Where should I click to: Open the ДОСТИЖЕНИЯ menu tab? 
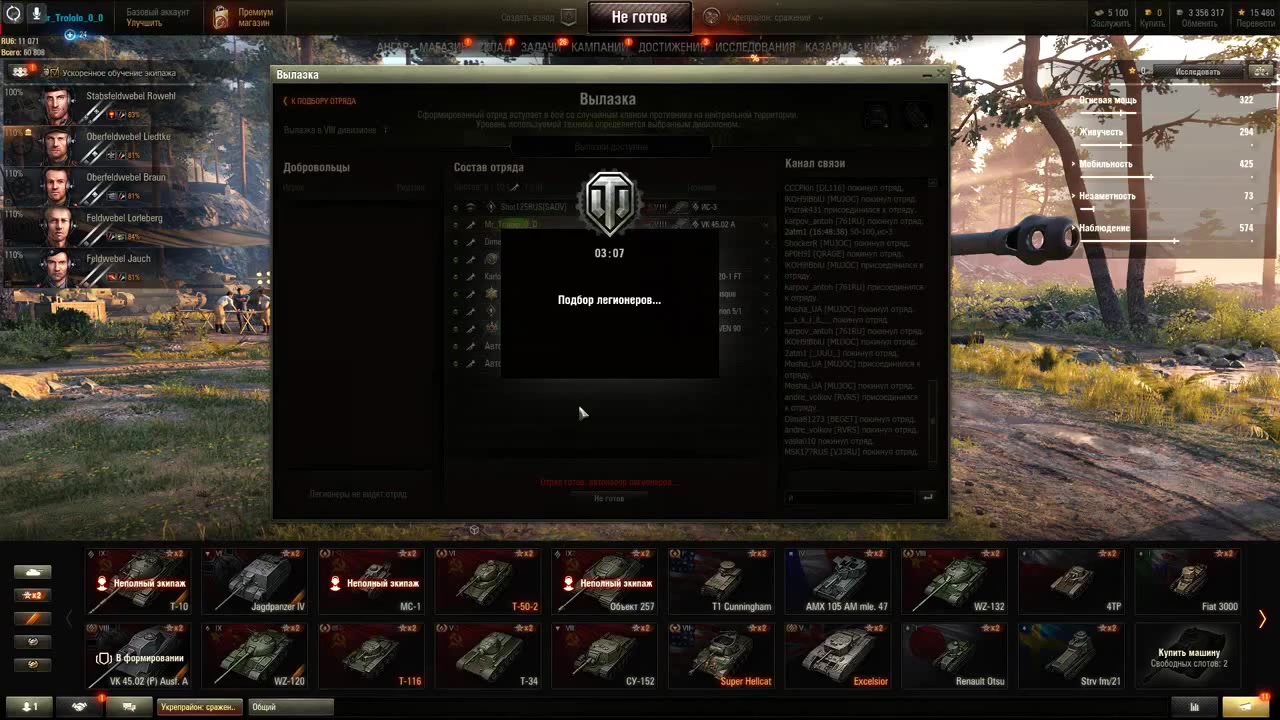point(672,47)
